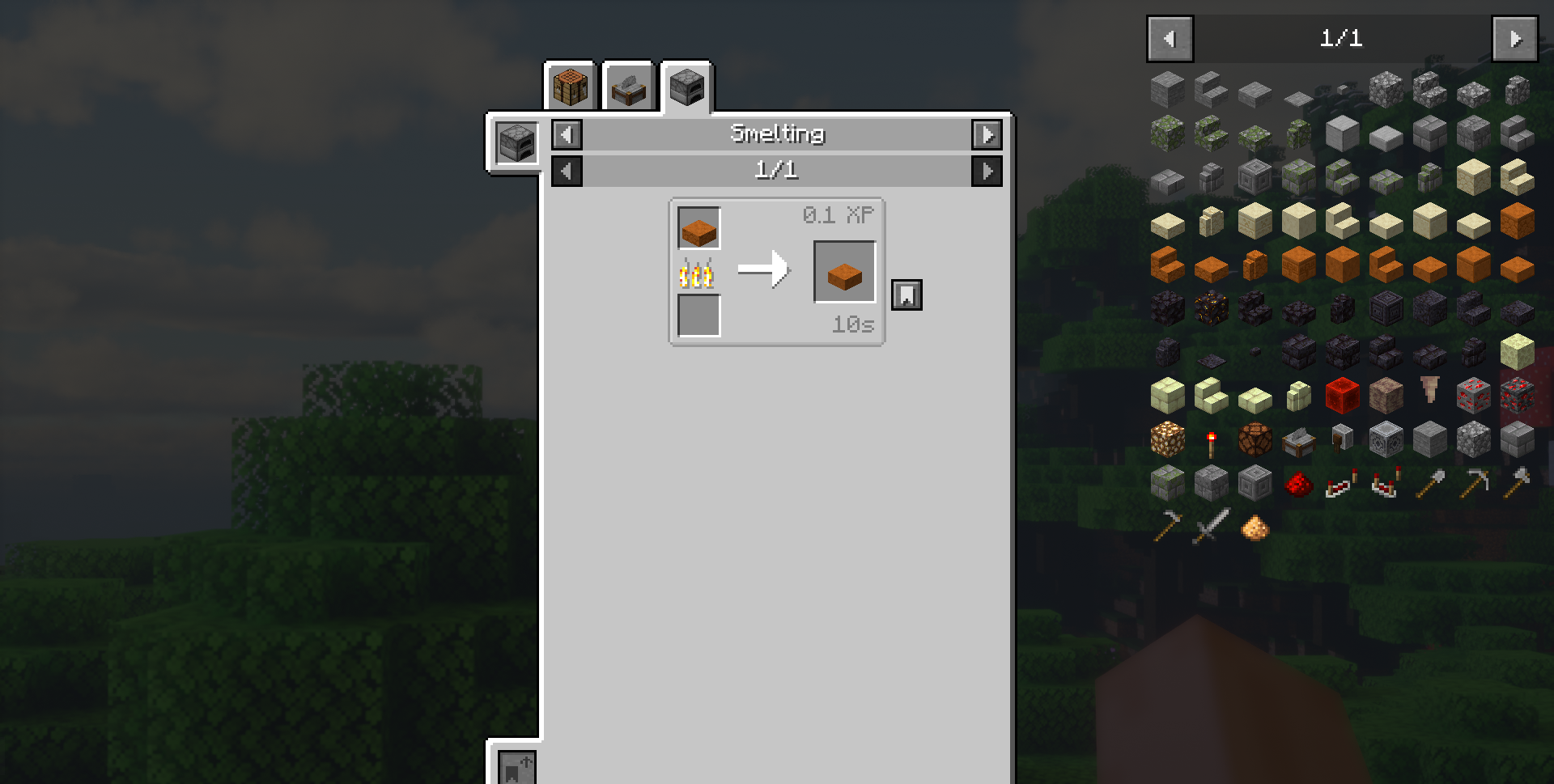Screen dimensions: 1554x784
Task: Bookmark the terracotta smelting recipe
Action: click(906, 295)
